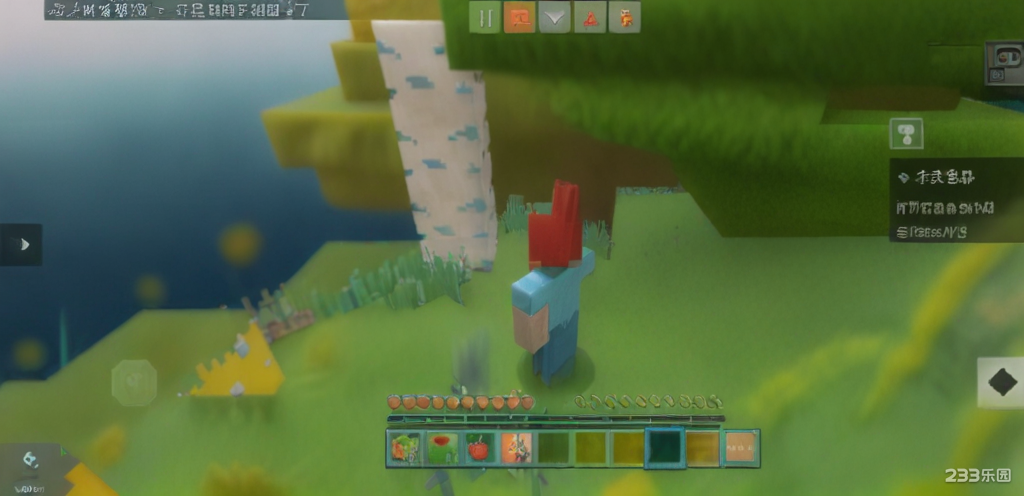Screen dimensions: 1024x496
Task: Open the camera icon in top-right corner
Action: [1002, 63]
